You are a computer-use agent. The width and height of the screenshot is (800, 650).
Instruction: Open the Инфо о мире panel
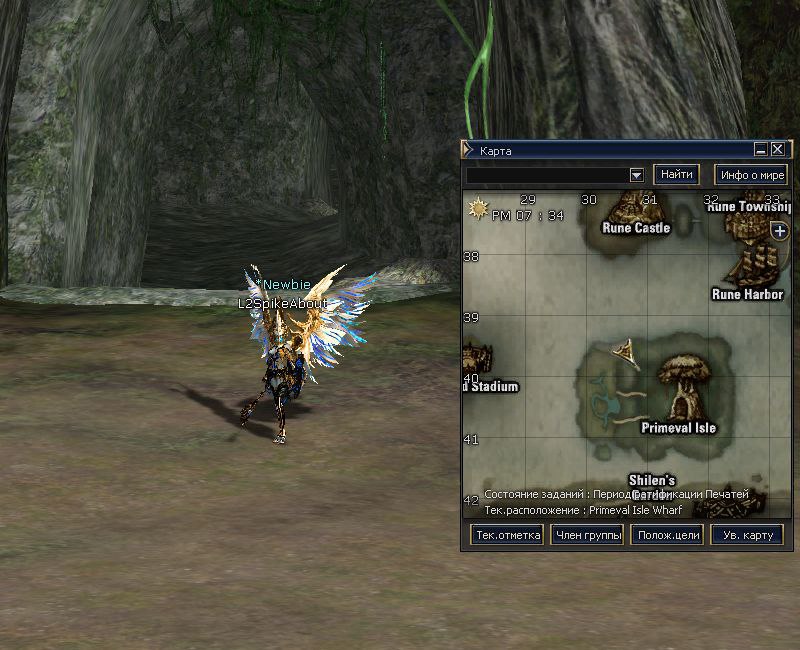pos(751,174)
